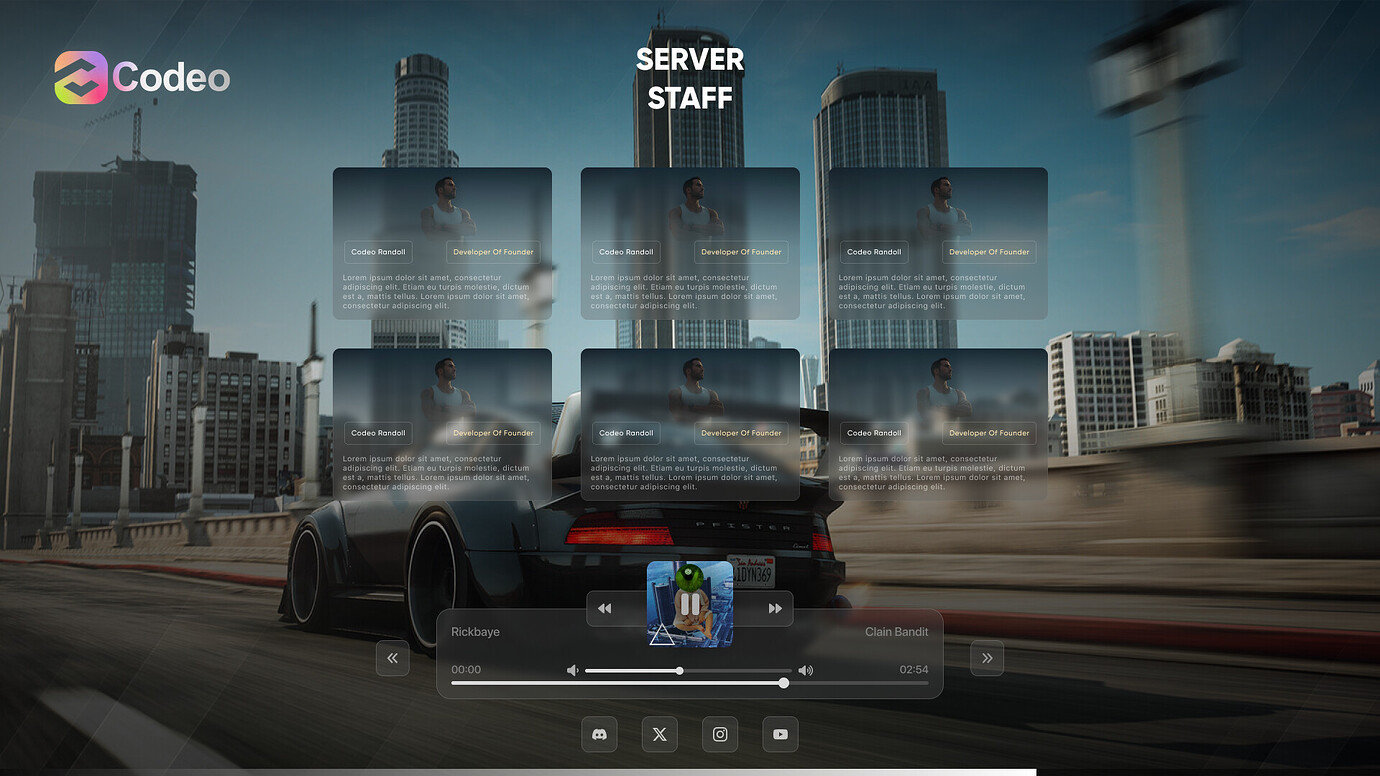Select the Clain Bandit track label
This screenshot has height=776, width=1380.
click(x=897, y=631)
